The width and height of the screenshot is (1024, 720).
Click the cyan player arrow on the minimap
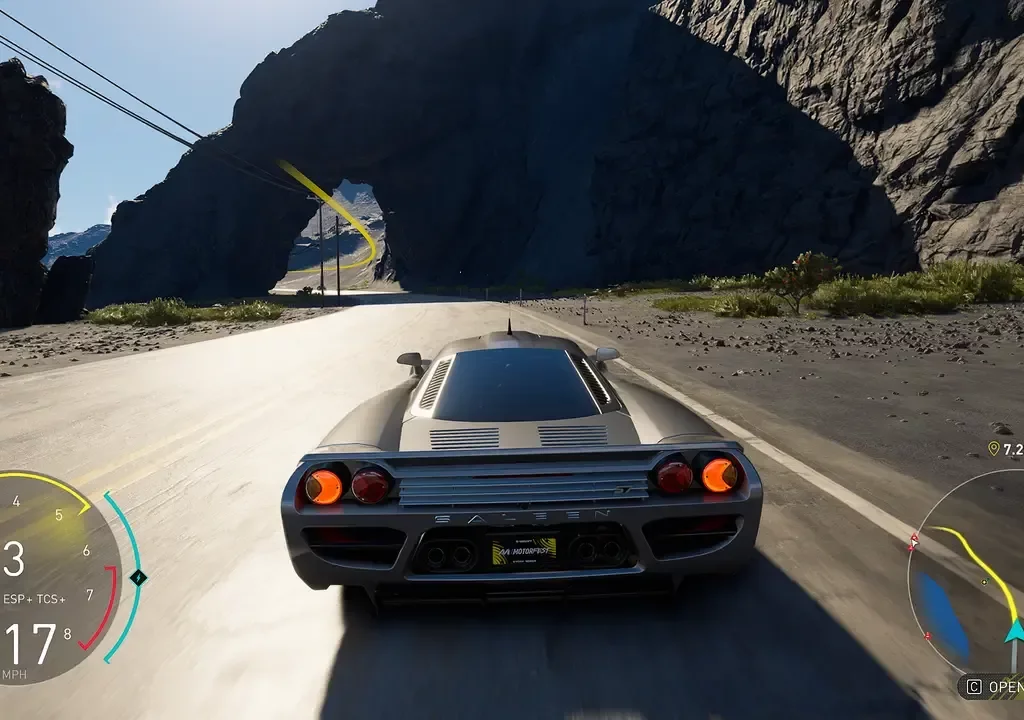pyautogui.click(x=1014, y=630)
